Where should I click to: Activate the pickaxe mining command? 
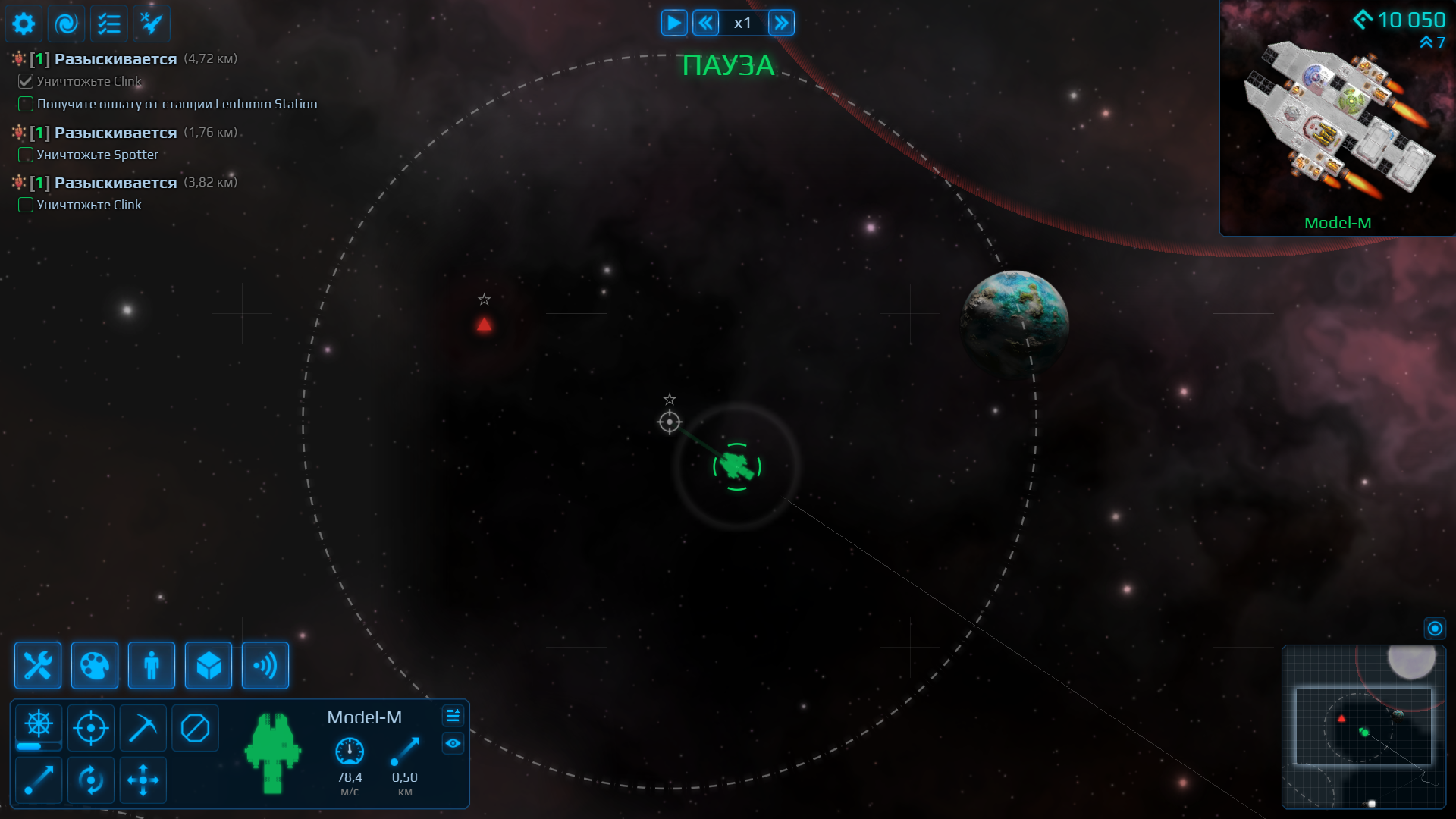click(x=143, y=728)
